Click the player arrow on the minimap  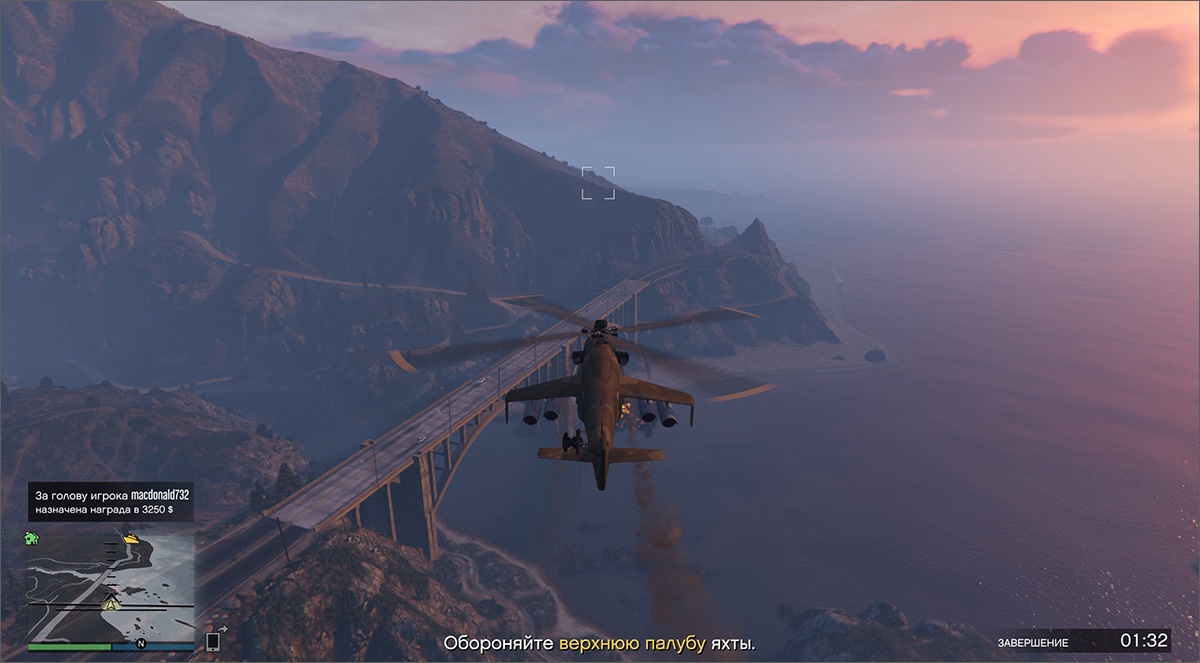[111, 604]
